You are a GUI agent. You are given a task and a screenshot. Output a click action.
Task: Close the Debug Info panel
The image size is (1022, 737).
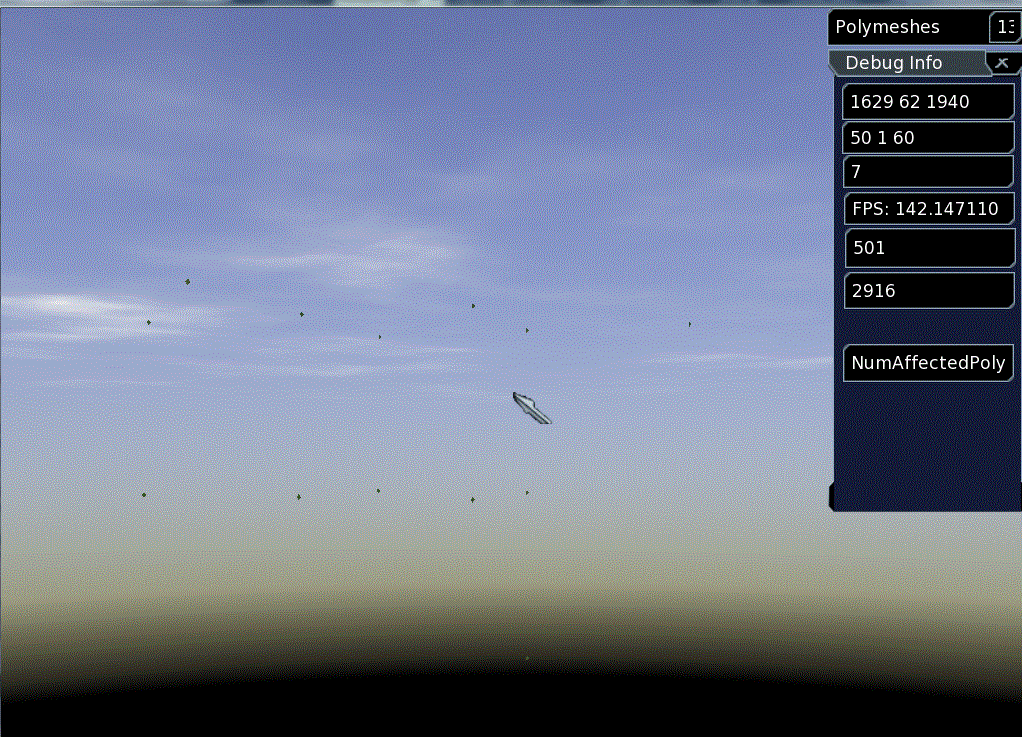click(1002, 62)
